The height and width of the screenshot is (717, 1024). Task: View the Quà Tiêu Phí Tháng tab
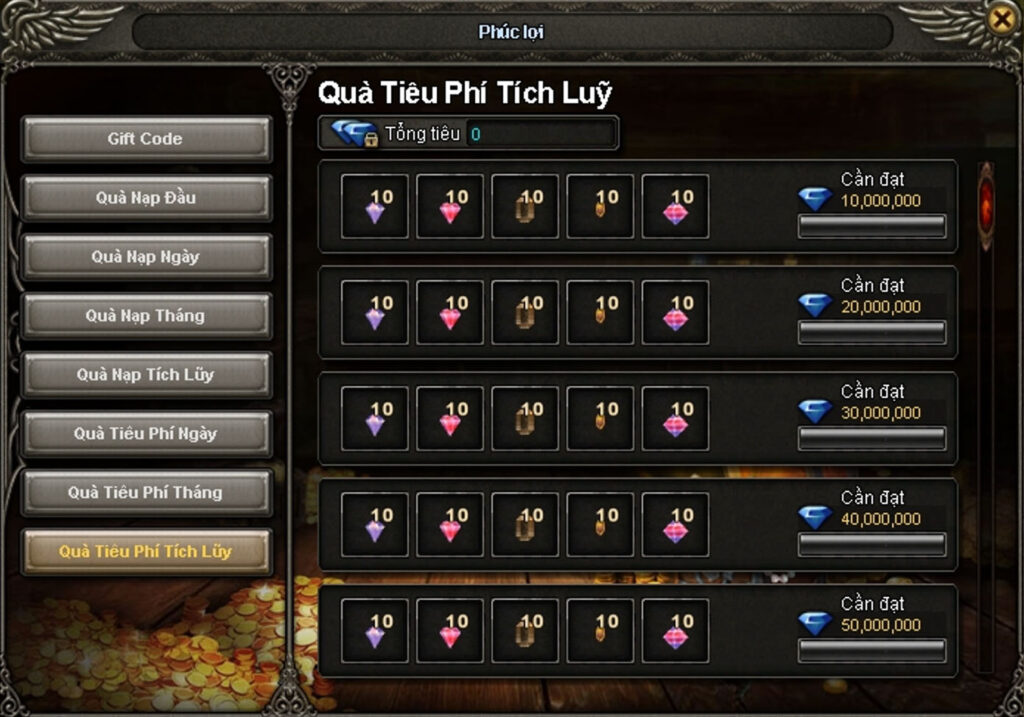pyautogui.click(x=146, y=493)
